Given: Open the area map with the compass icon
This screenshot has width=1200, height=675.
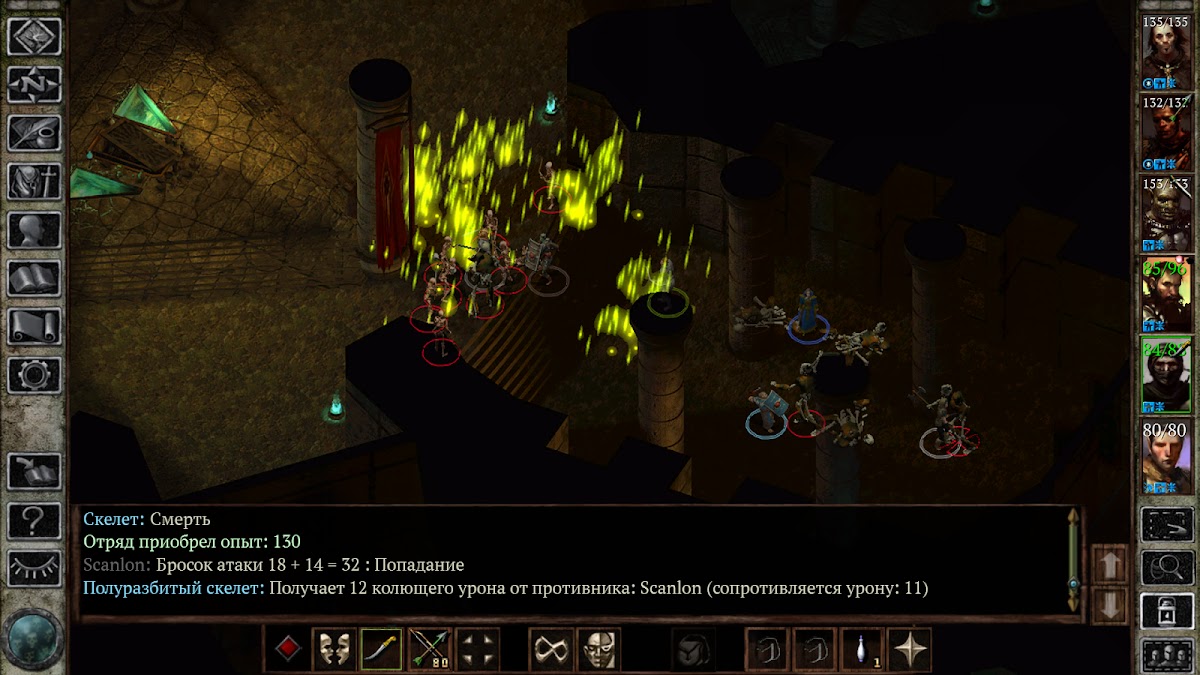Looking at the screenshot, I should 34,85.
